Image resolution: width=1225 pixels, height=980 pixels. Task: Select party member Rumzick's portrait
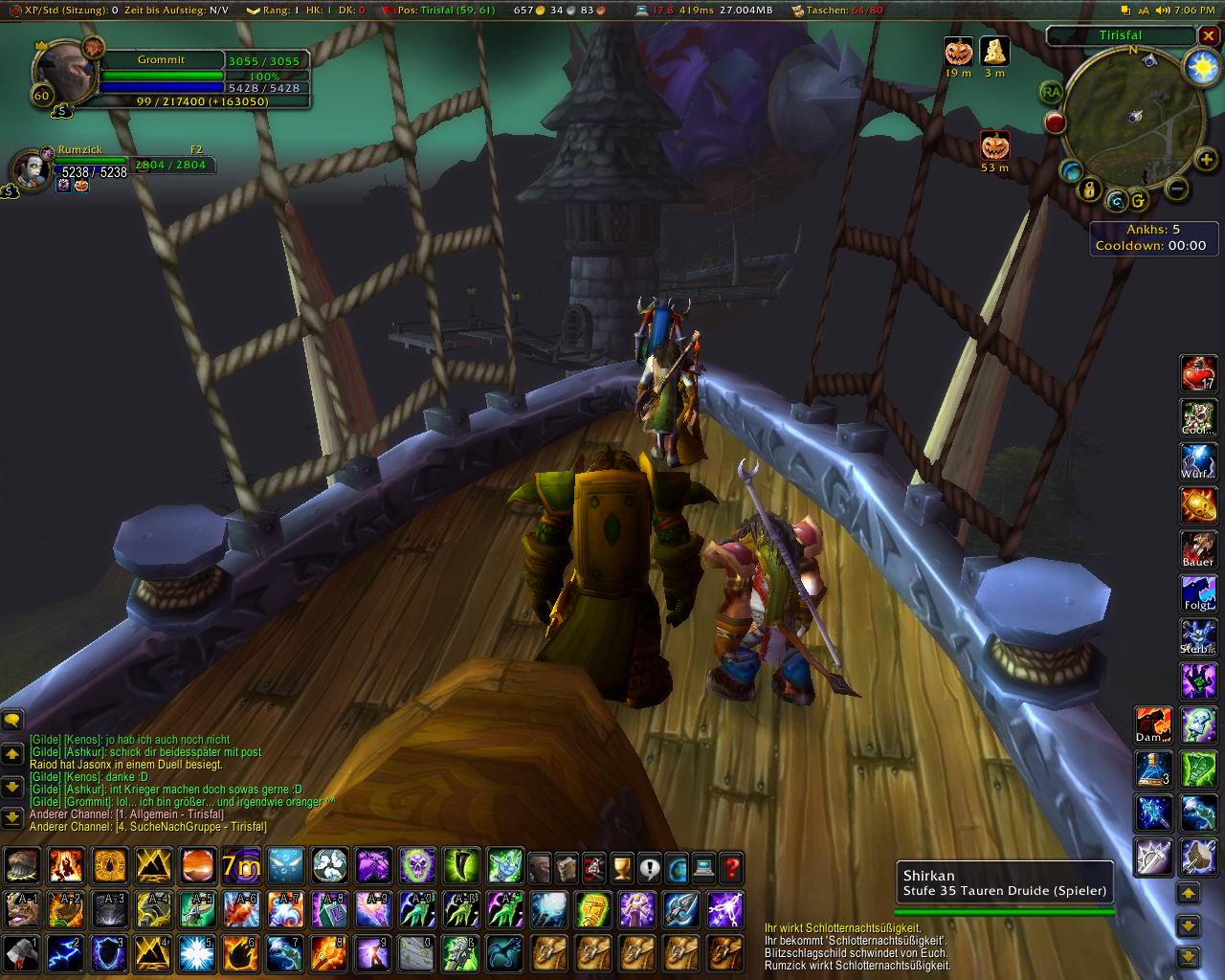pos(31,168)
